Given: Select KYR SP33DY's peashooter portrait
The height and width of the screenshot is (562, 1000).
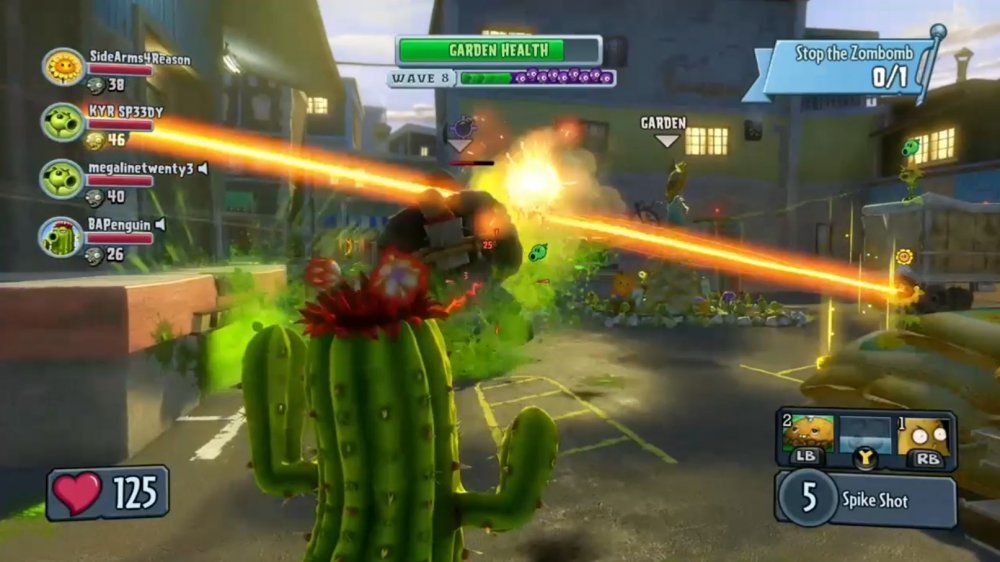Looking at the screenshot, I should [x=62, y=122].
